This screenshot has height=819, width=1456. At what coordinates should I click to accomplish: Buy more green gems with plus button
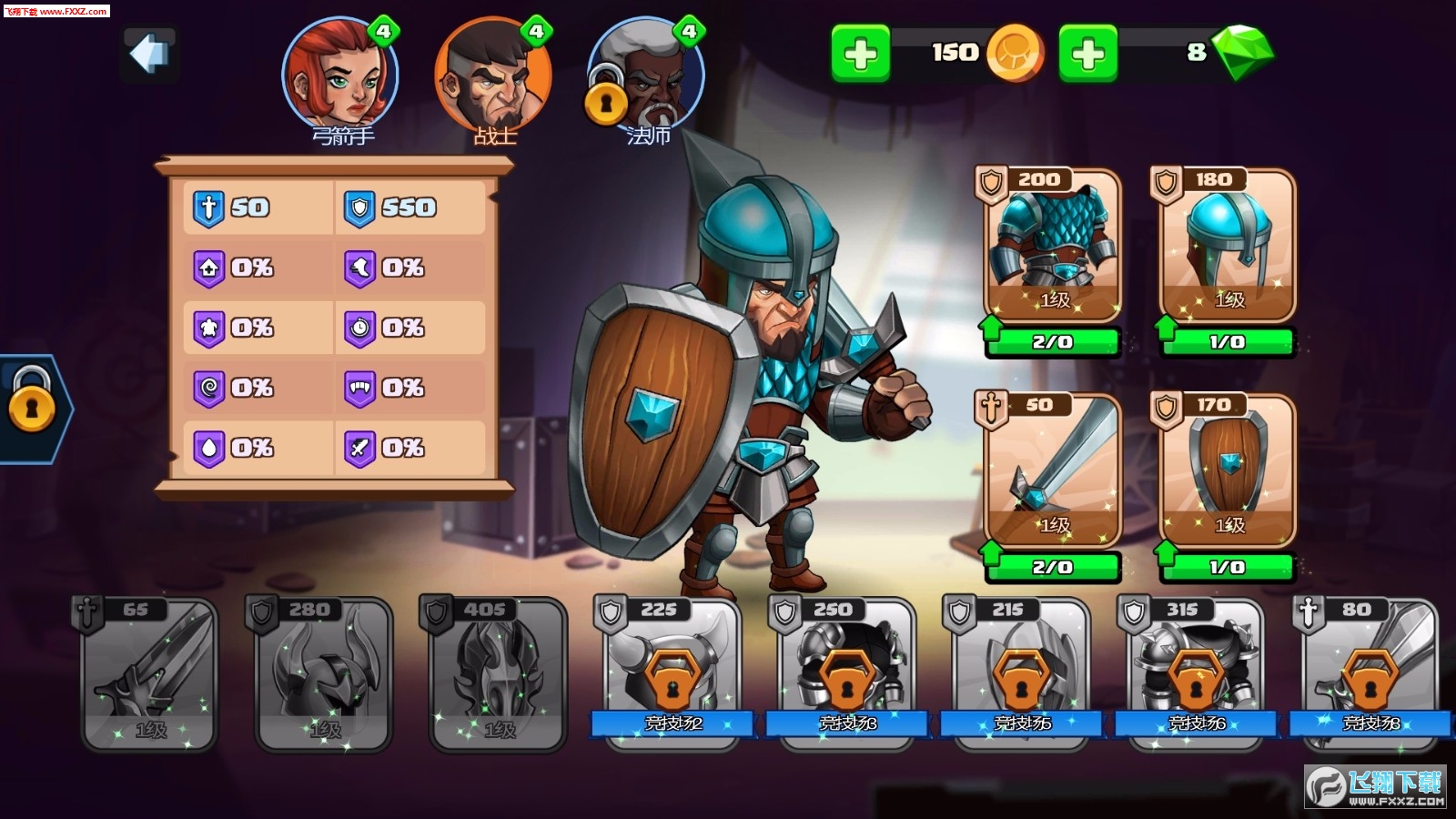tap(1087, 54)
